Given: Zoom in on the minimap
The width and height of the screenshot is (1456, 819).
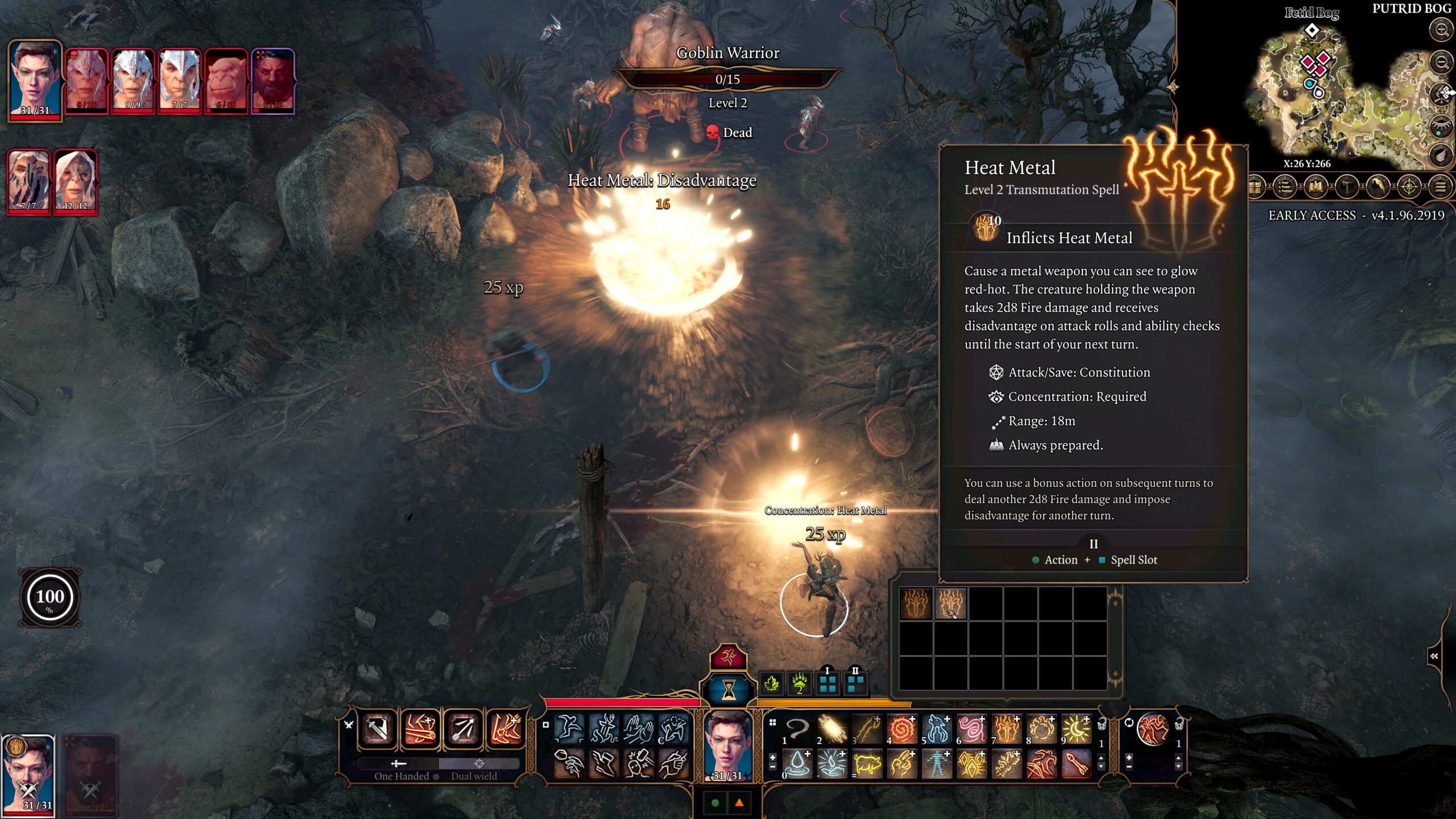Looking at the screenshot, I should [1442, 30].
